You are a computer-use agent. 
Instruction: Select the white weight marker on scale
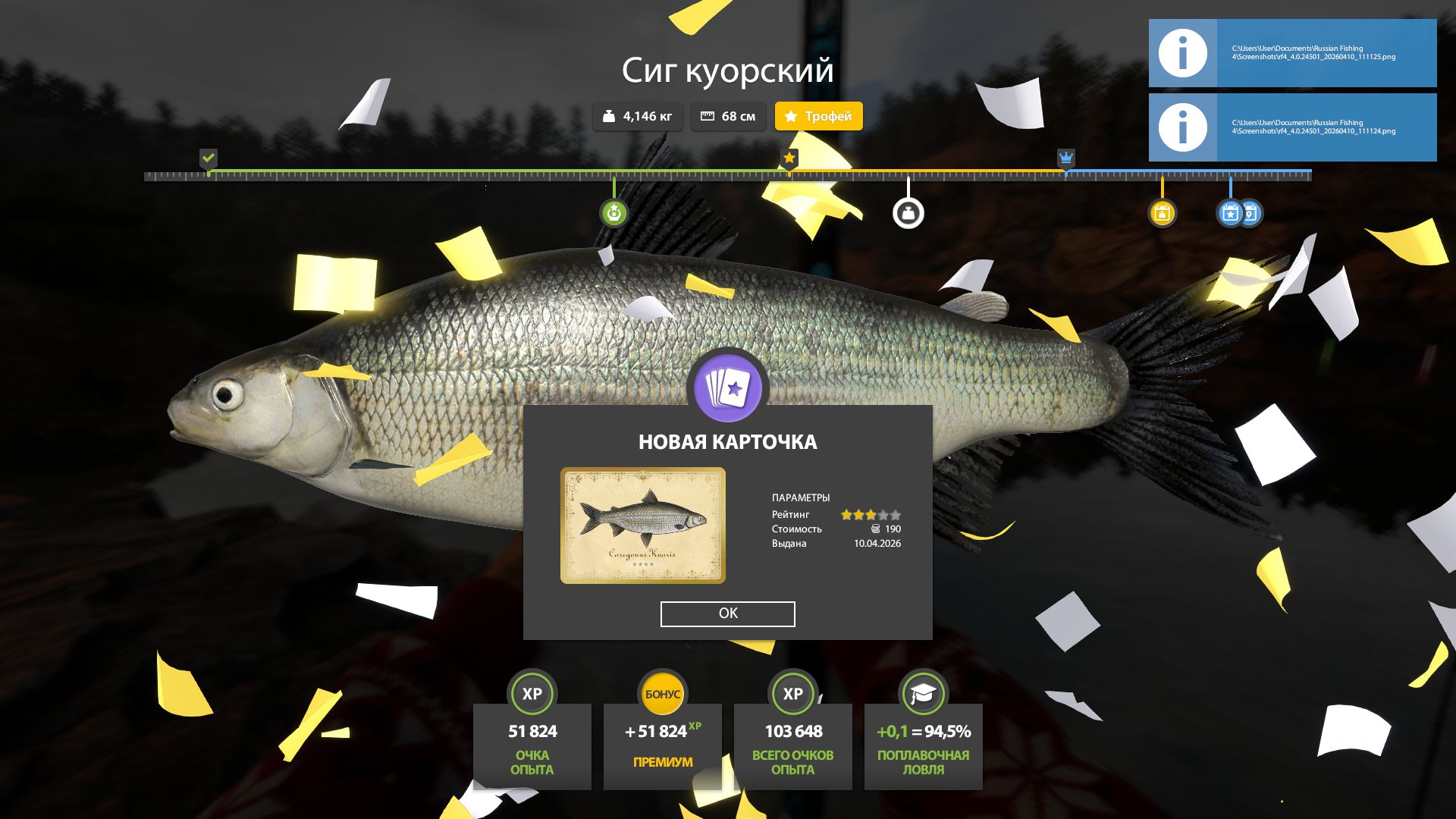coord(908,213)
